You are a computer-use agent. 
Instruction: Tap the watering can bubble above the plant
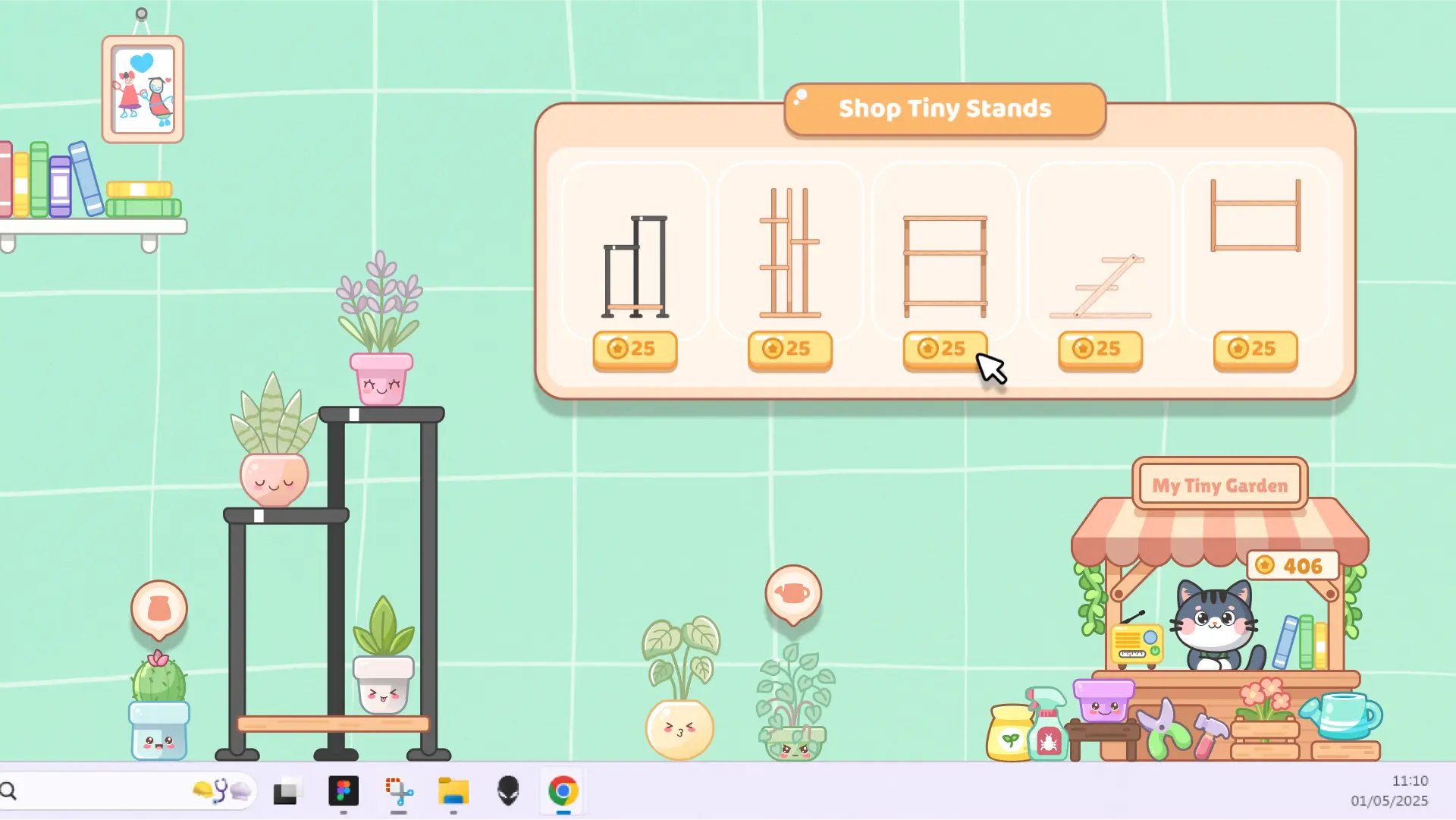click(x=793, y=593)
